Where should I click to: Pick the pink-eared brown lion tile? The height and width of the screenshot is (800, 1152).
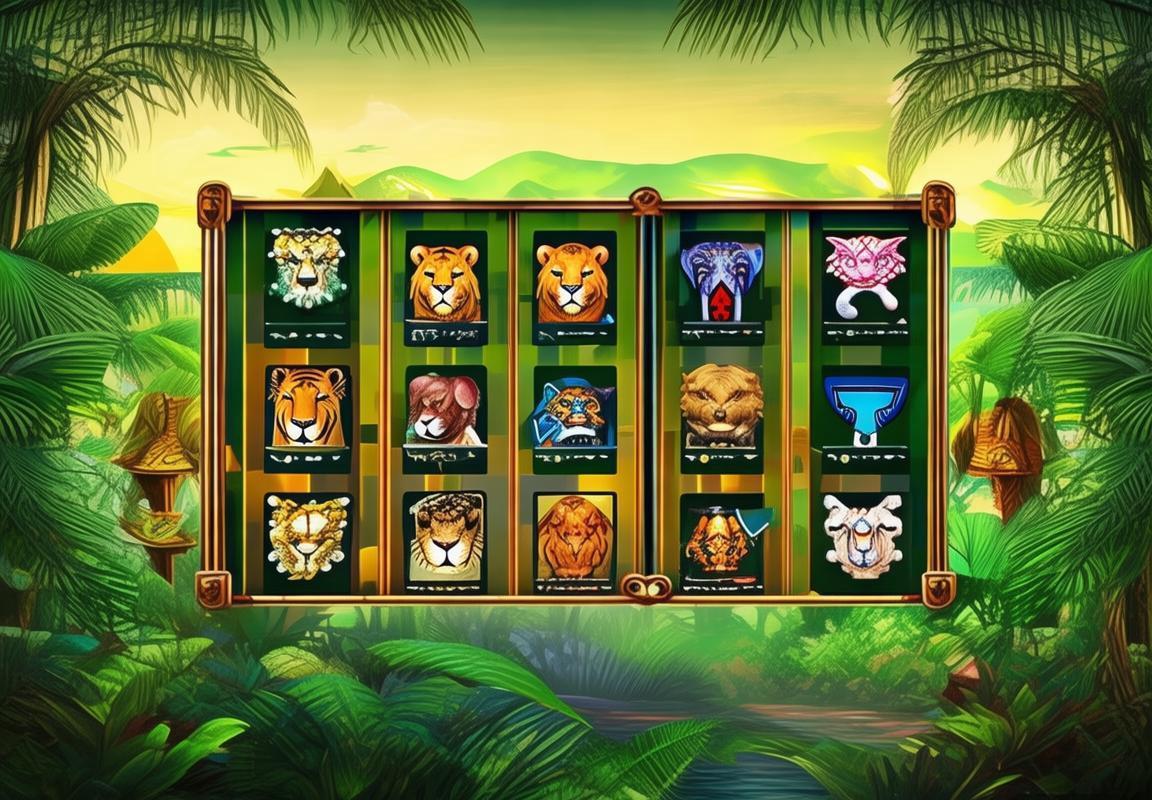tap(445, 408)
